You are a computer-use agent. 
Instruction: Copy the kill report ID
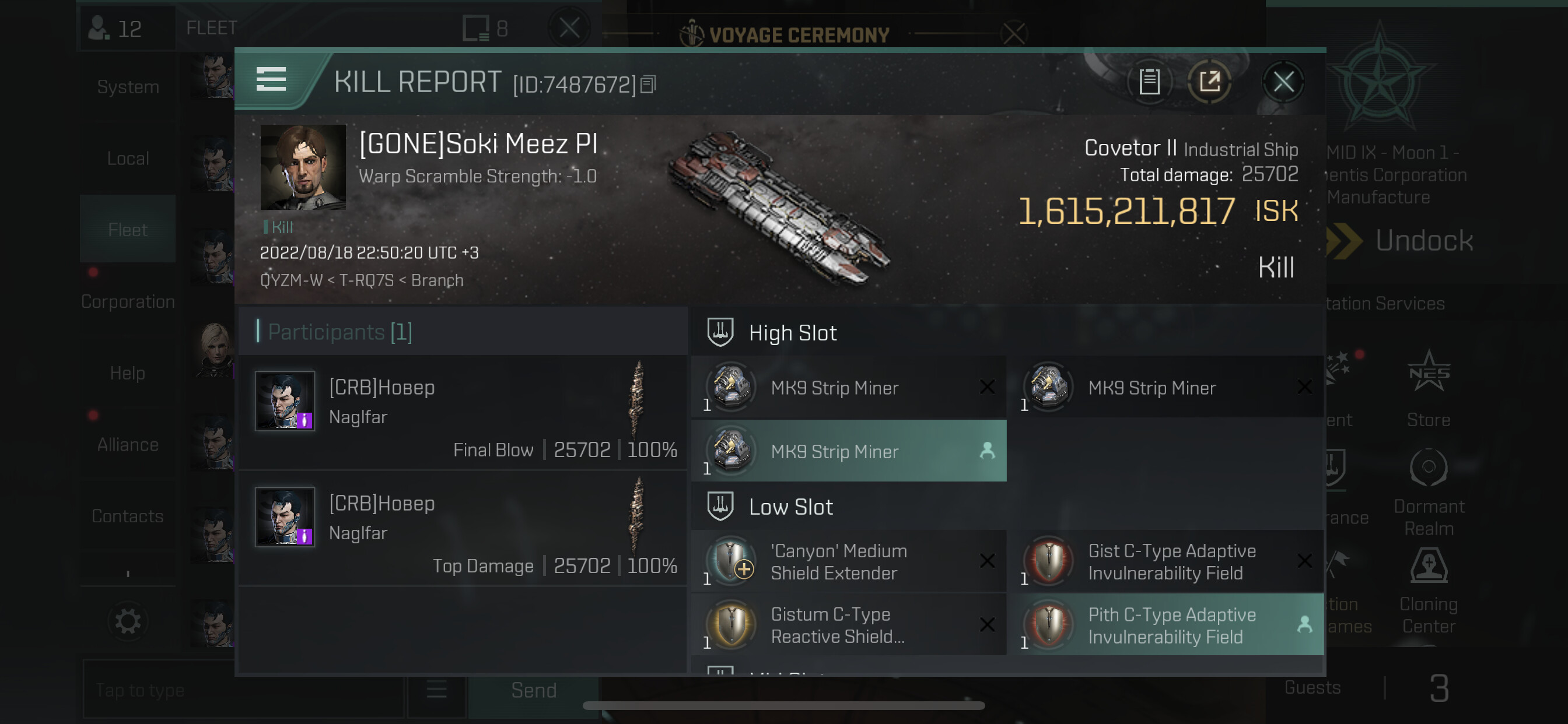(x=648, y=85)
